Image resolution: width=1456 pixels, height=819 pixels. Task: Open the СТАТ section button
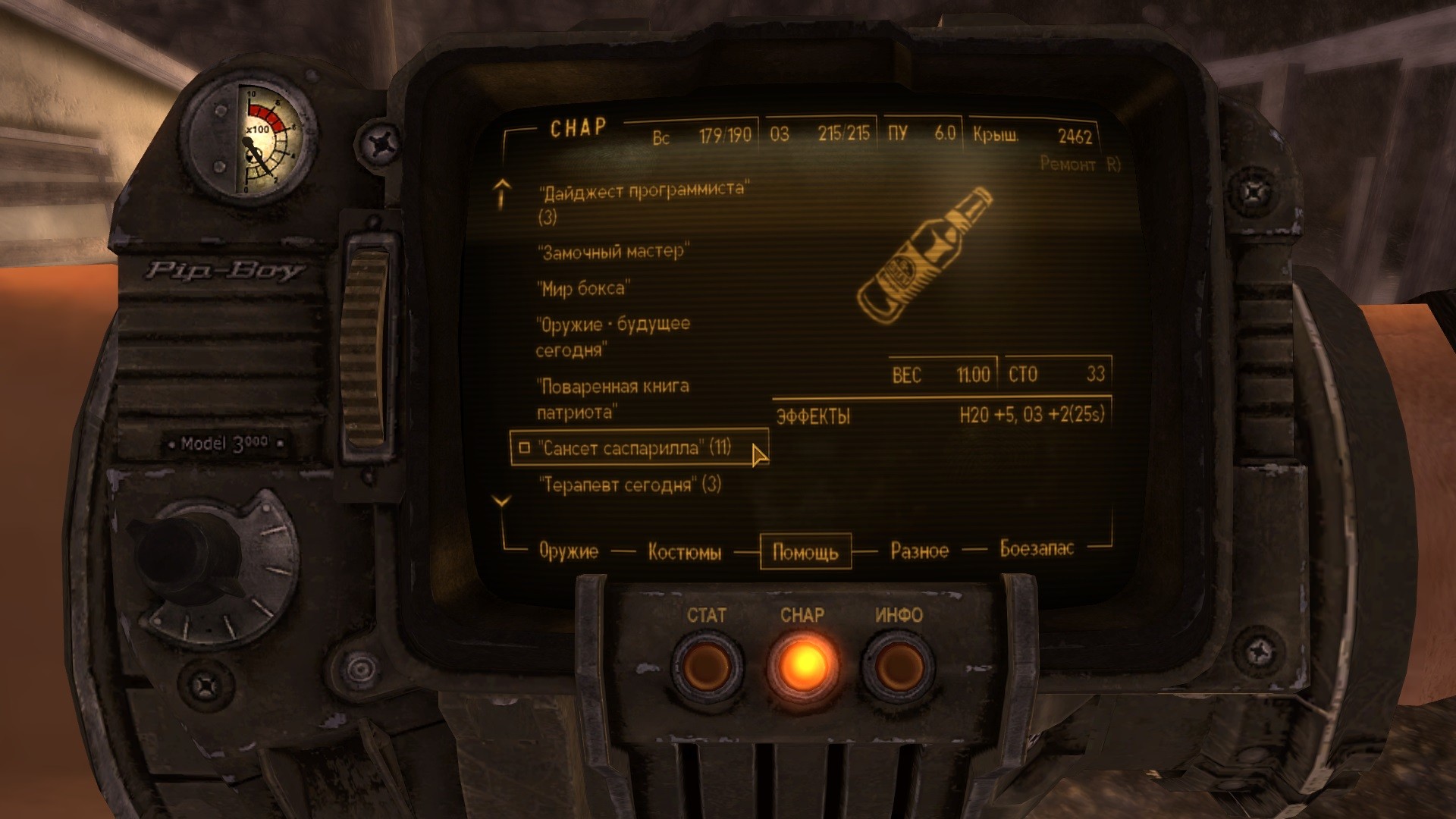[x=705, y=667]
